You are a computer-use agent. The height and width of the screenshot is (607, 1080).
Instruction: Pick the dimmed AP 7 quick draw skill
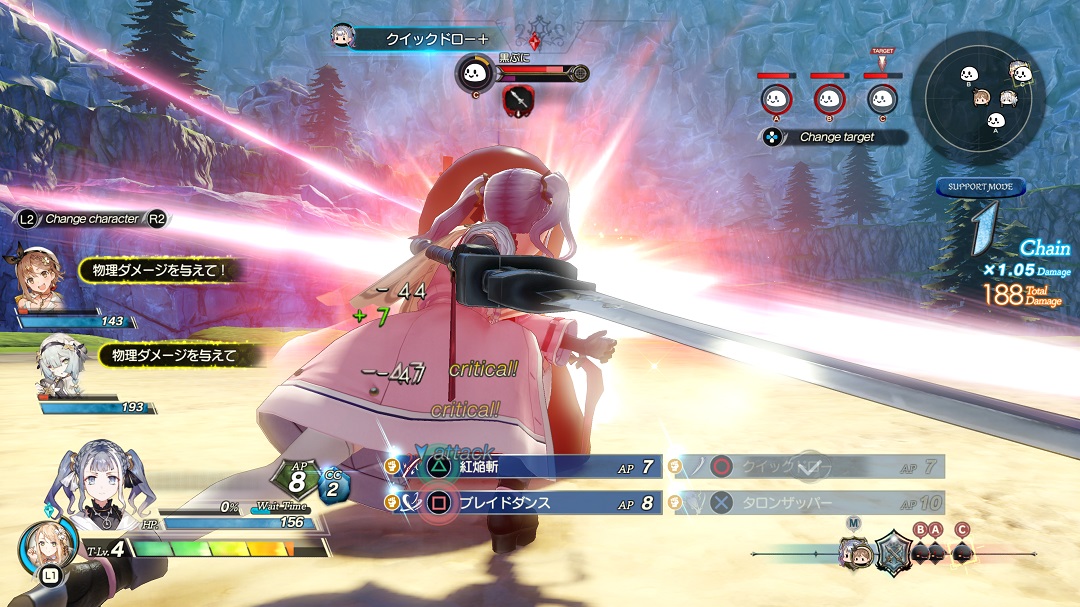pos(810,466)
